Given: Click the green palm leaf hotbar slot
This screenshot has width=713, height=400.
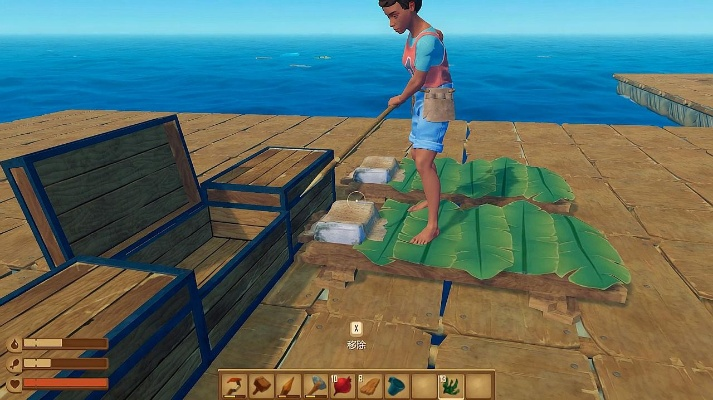Looking at the screenshot, I should pyautogui.click(x=451, y=386).
